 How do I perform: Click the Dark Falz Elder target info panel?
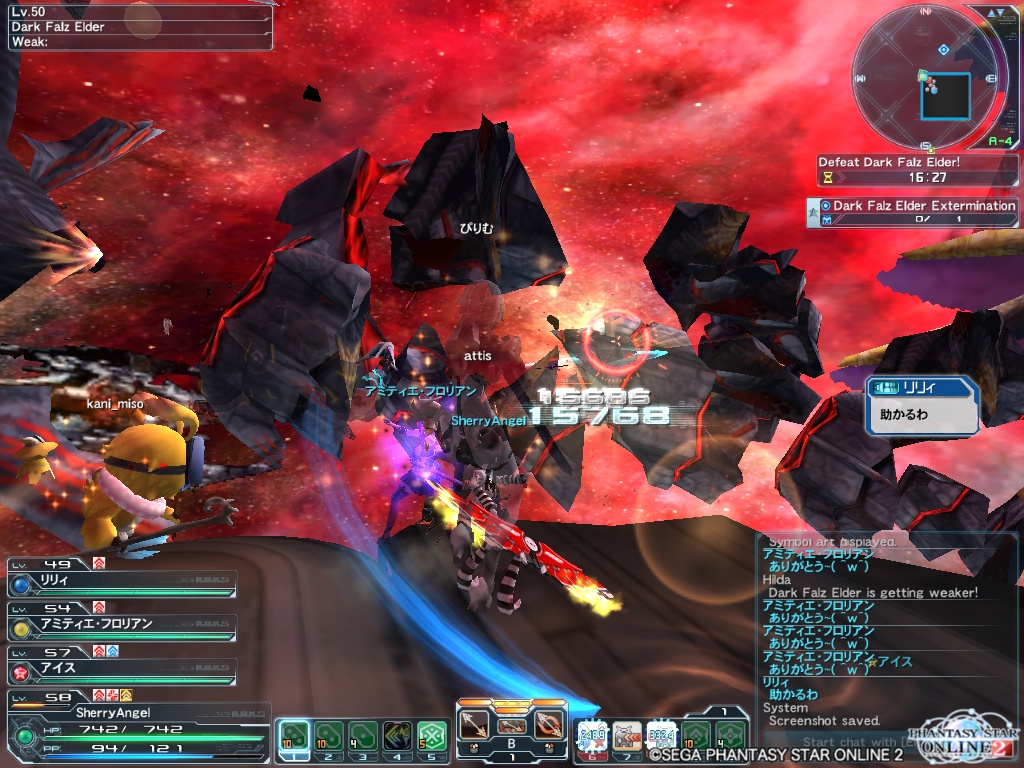138,27
